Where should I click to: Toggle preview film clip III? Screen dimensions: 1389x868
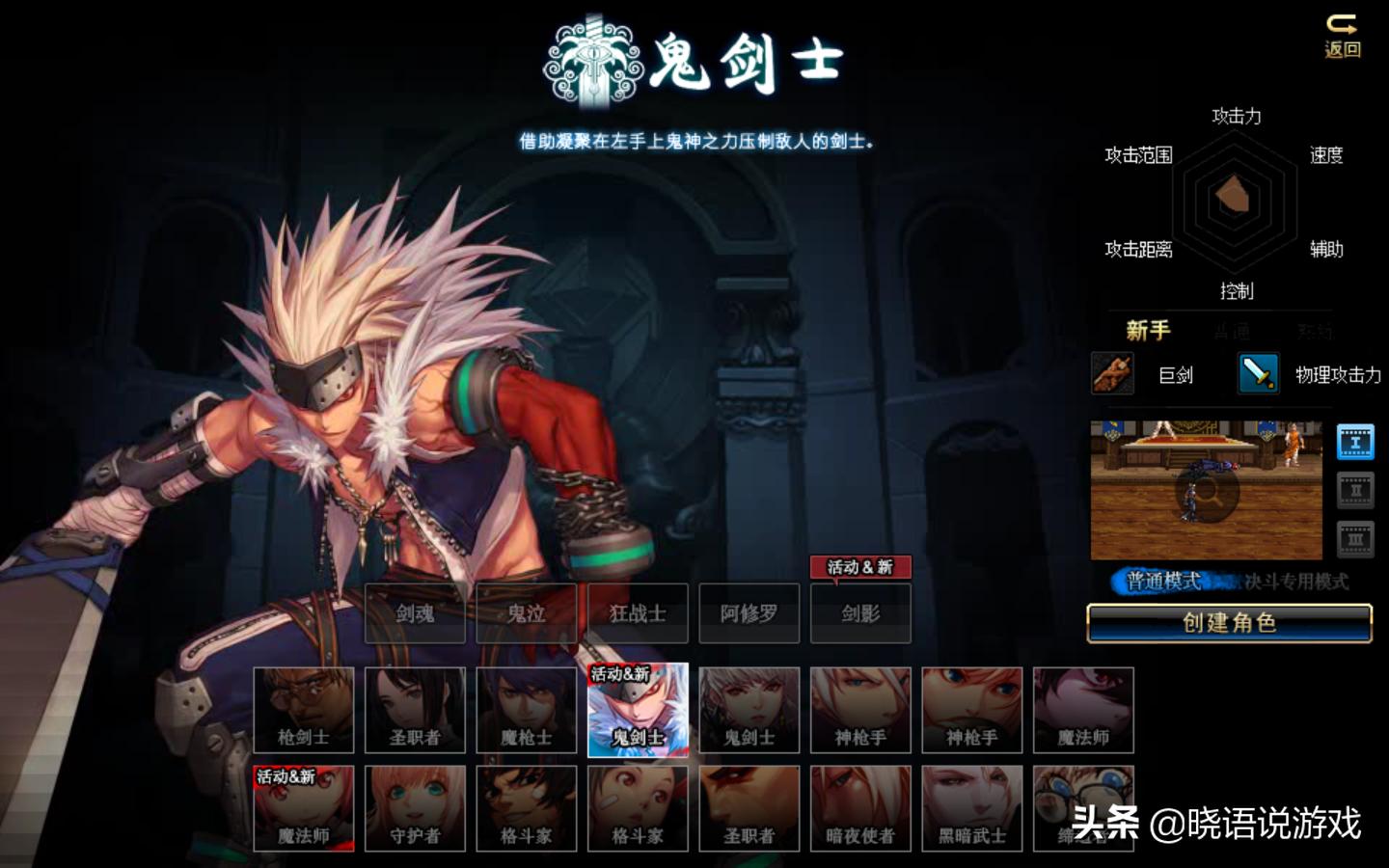coord(1356,533)
